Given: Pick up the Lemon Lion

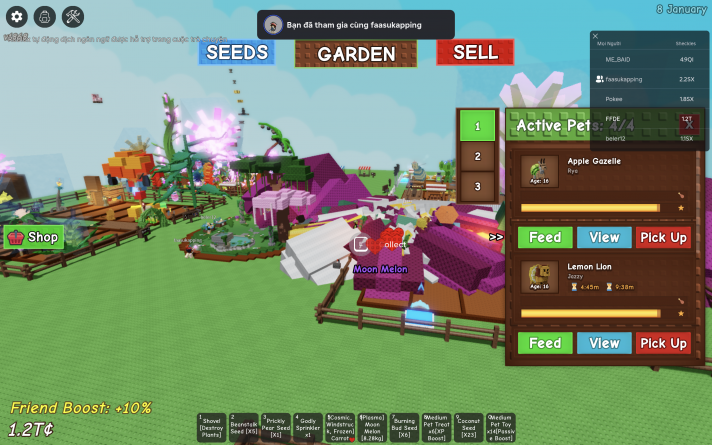Looking at the screenshot, I should tap(663, 343).
